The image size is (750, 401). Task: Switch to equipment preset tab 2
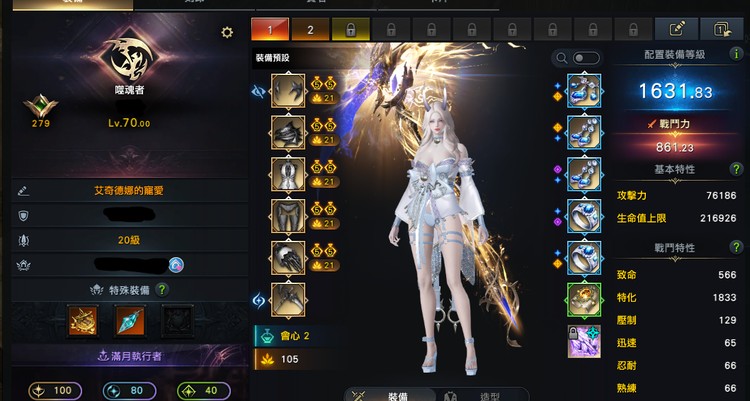click(x=310, y=30)
